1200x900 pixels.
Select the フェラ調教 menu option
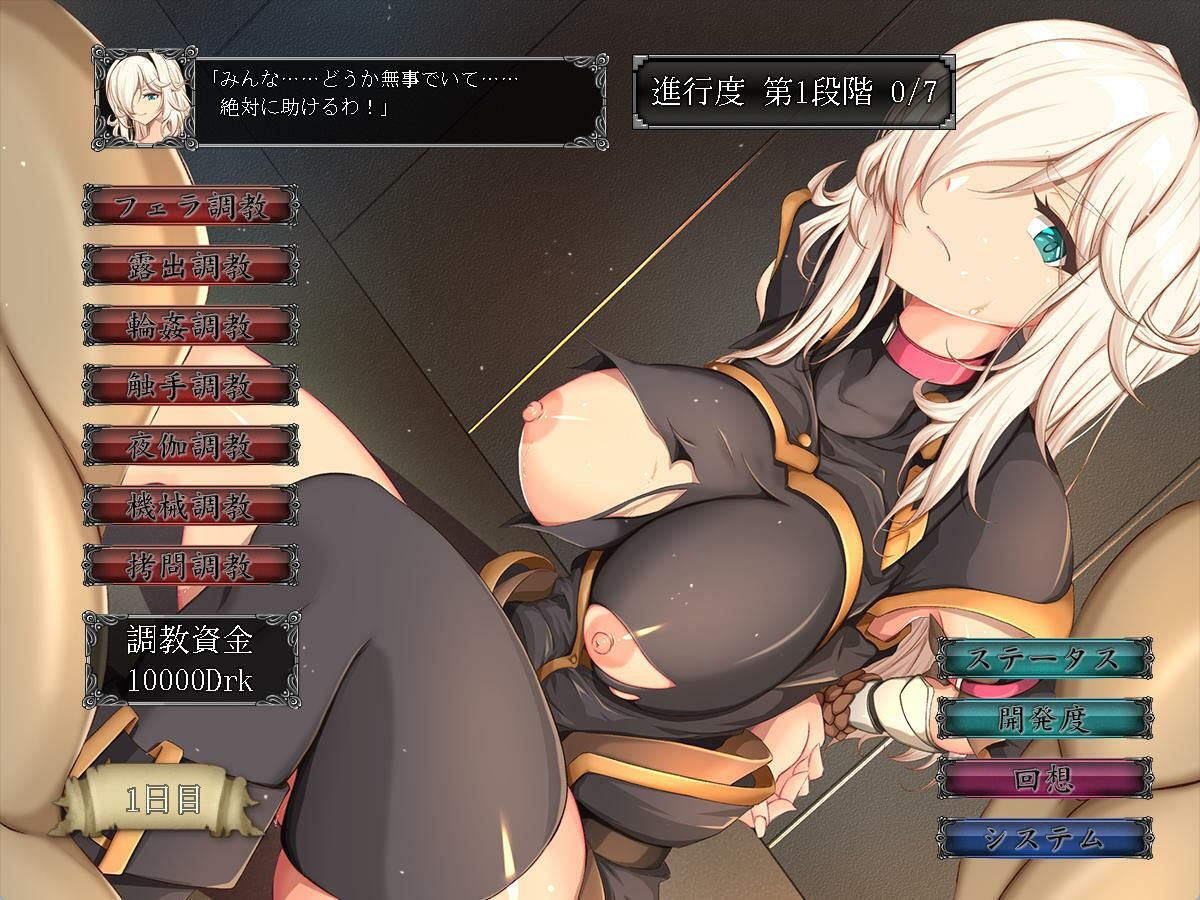(x=190, y=207)
